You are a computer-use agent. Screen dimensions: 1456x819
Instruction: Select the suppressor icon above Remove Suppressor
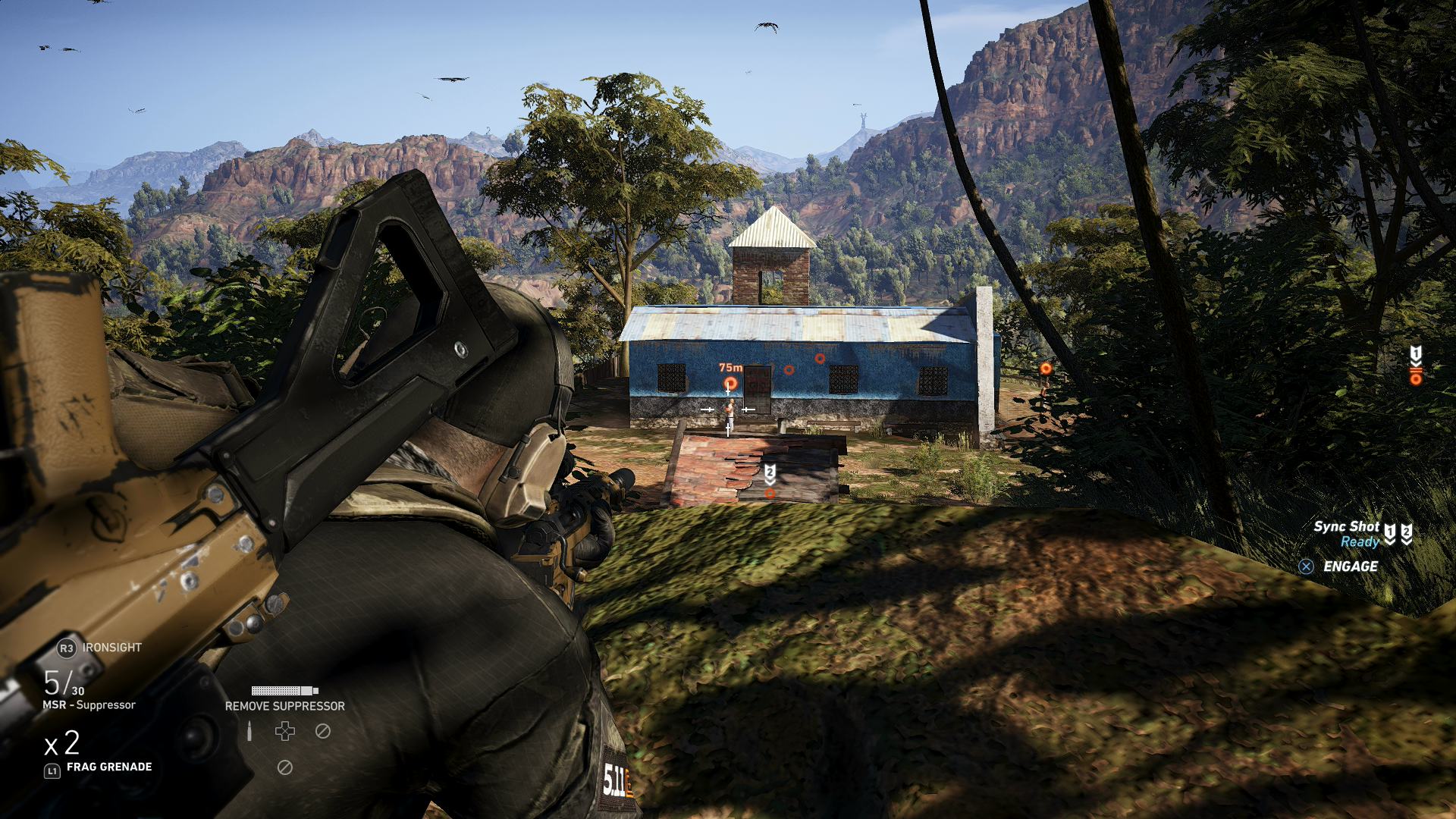(284, 691)
